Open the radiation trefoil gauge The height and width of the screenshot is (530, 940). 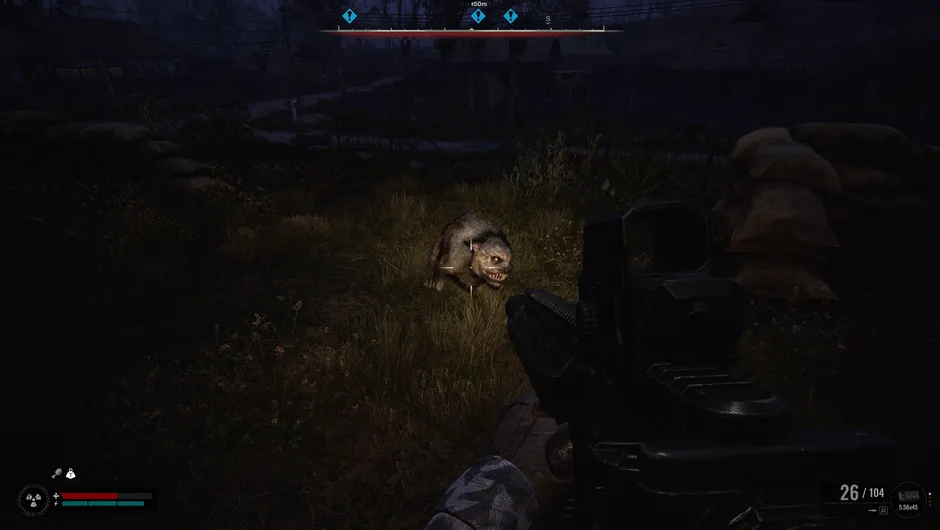[32, 499]
